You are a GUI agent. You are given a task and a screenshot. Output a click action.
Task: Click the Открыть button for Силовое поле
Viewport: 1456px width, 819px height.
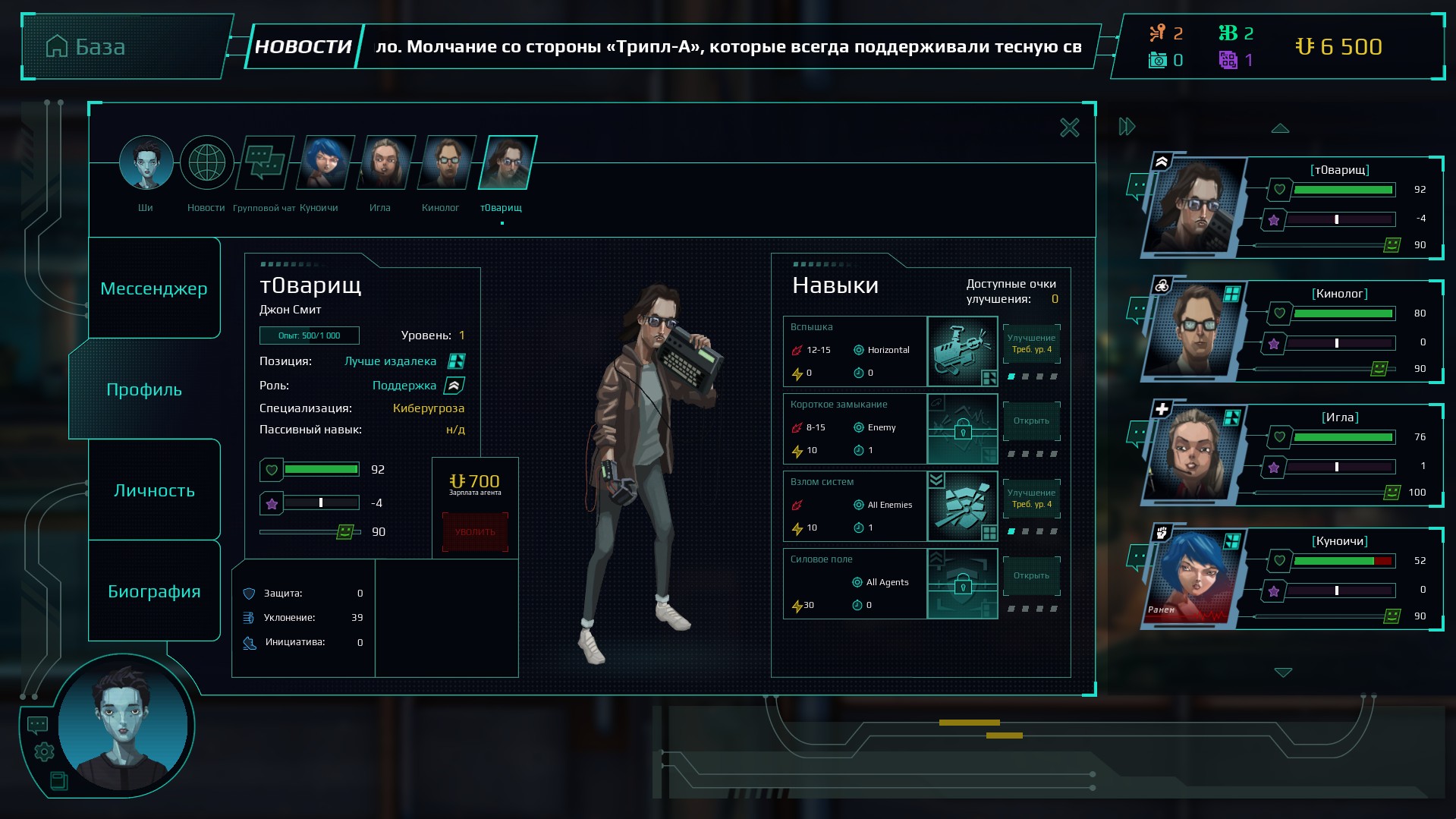point(1031,575)
